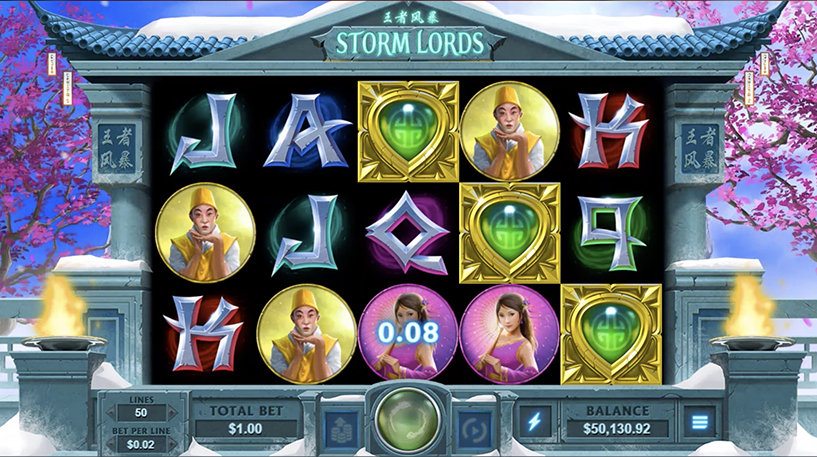Open the coin stack bet settings
Viewport: 817px width, 457px height.
point(339,425)
